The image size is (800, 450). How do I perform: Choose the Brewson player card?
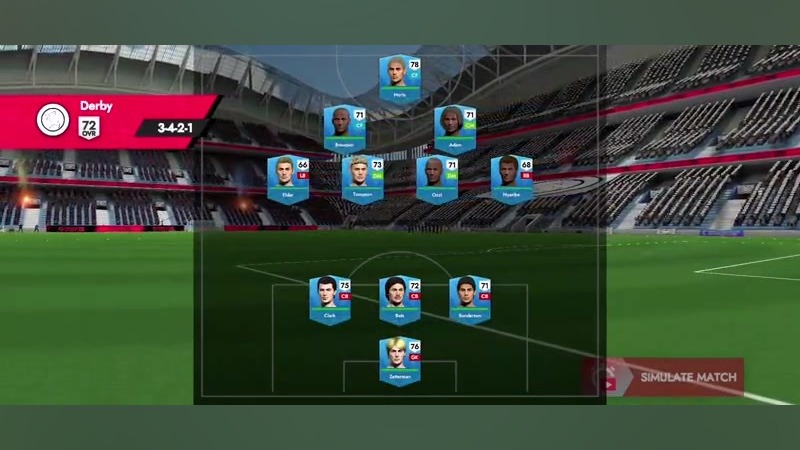(x=344, y=129)
